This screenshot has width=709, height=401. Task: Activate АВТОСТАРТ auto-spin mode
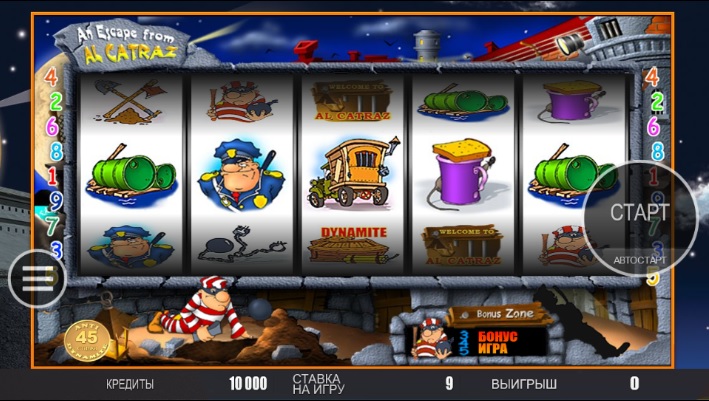click(640, 260)
